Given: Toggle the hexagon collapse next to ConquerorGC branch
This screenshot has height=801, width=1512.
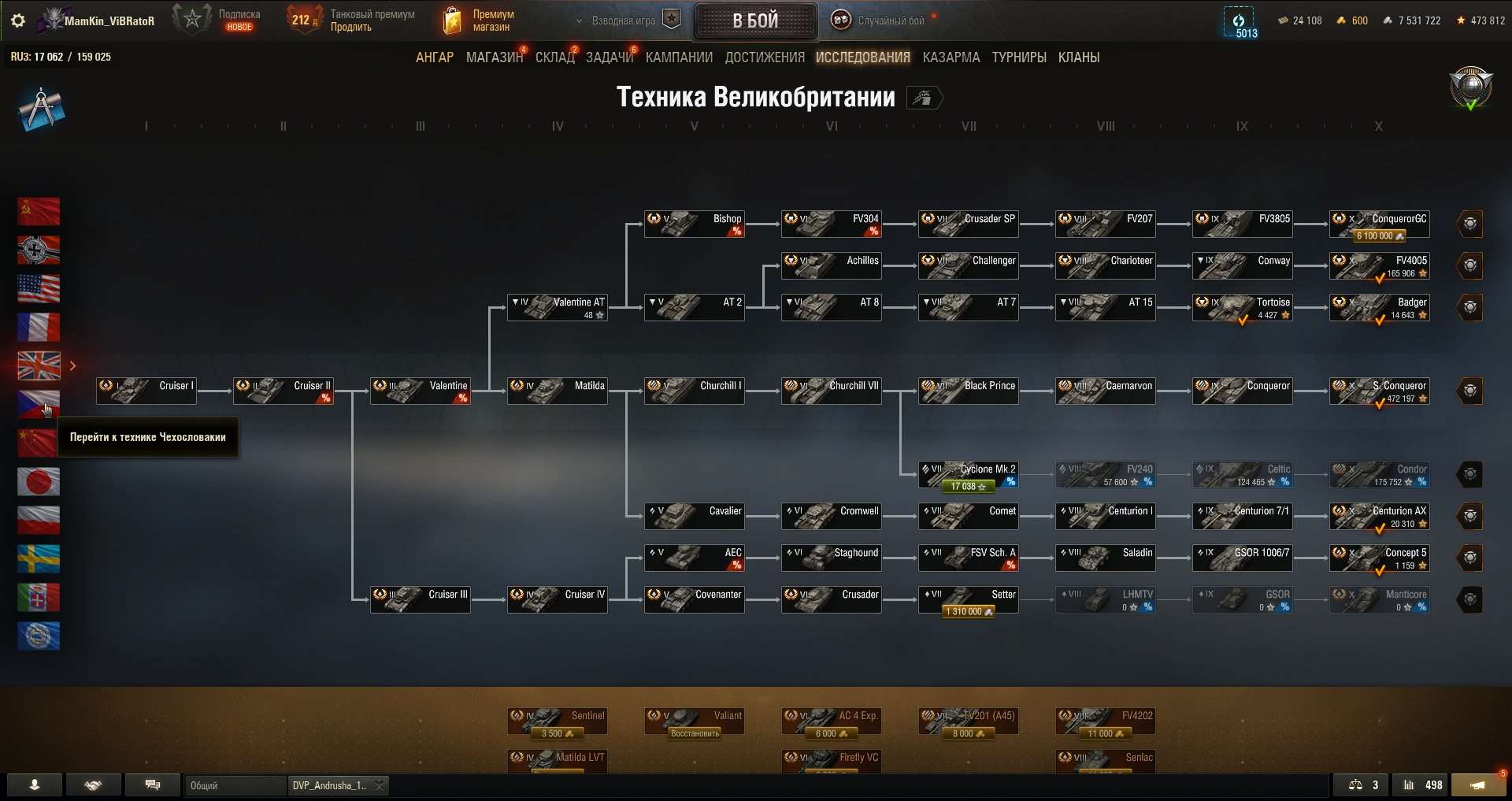Looking at the screenshot, I should click(1471, 223).
